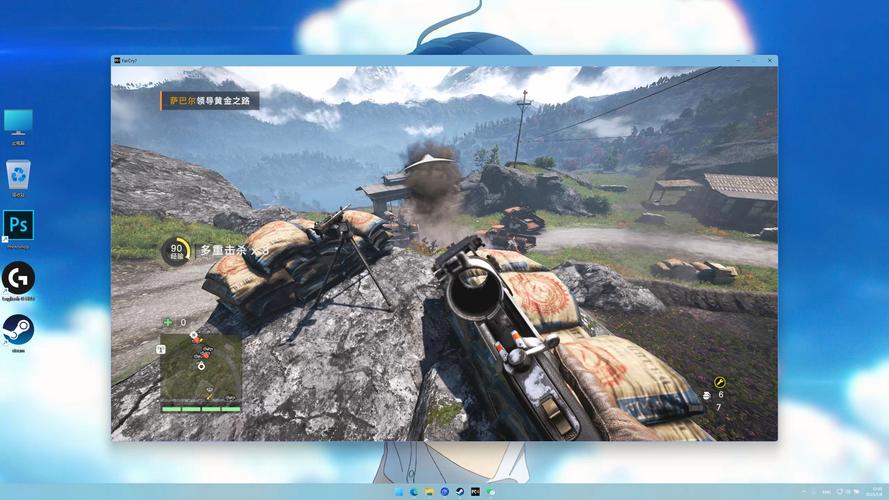
Task: Close the FarCry game window
Action: coord(767,60)
